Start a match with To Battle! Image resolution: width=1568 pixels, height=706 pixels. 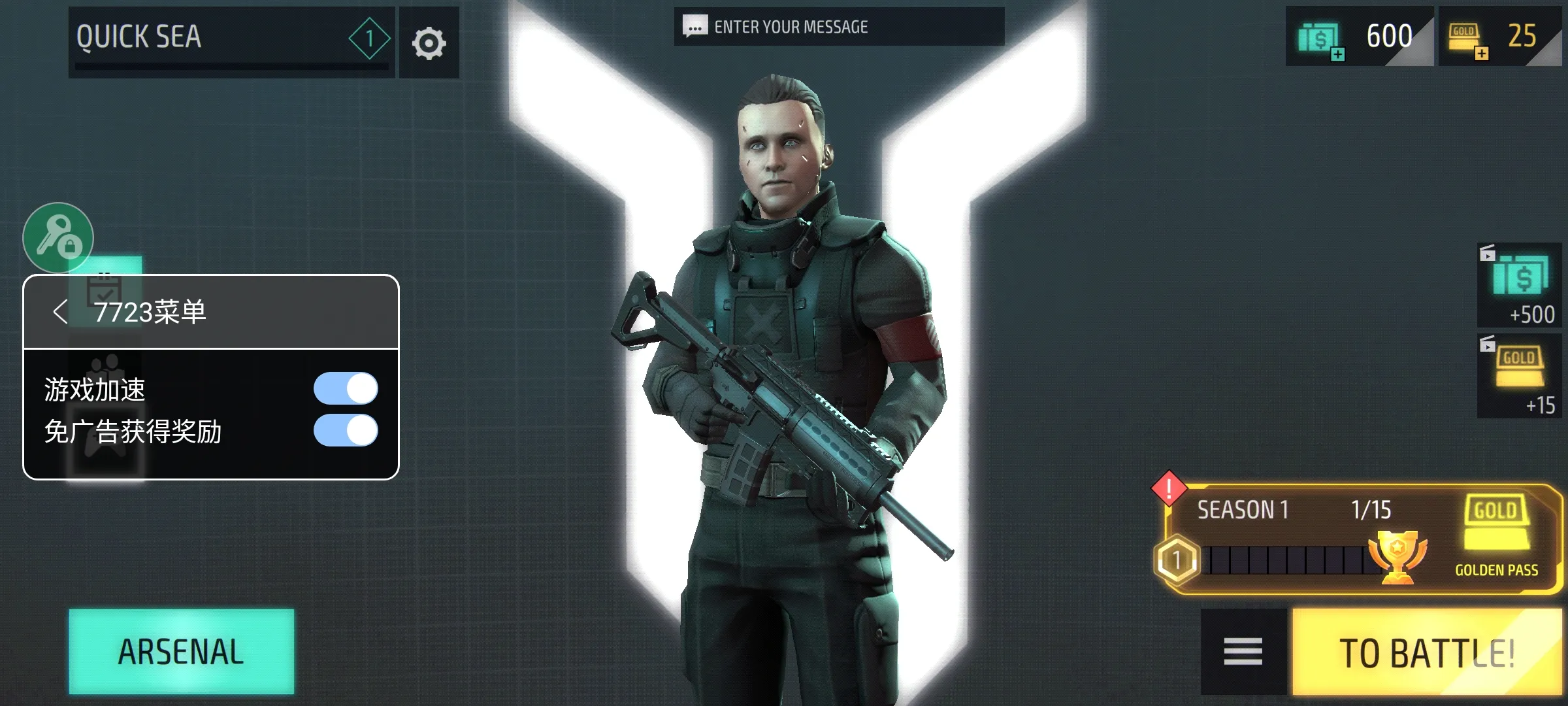(x=1426, y=652)
